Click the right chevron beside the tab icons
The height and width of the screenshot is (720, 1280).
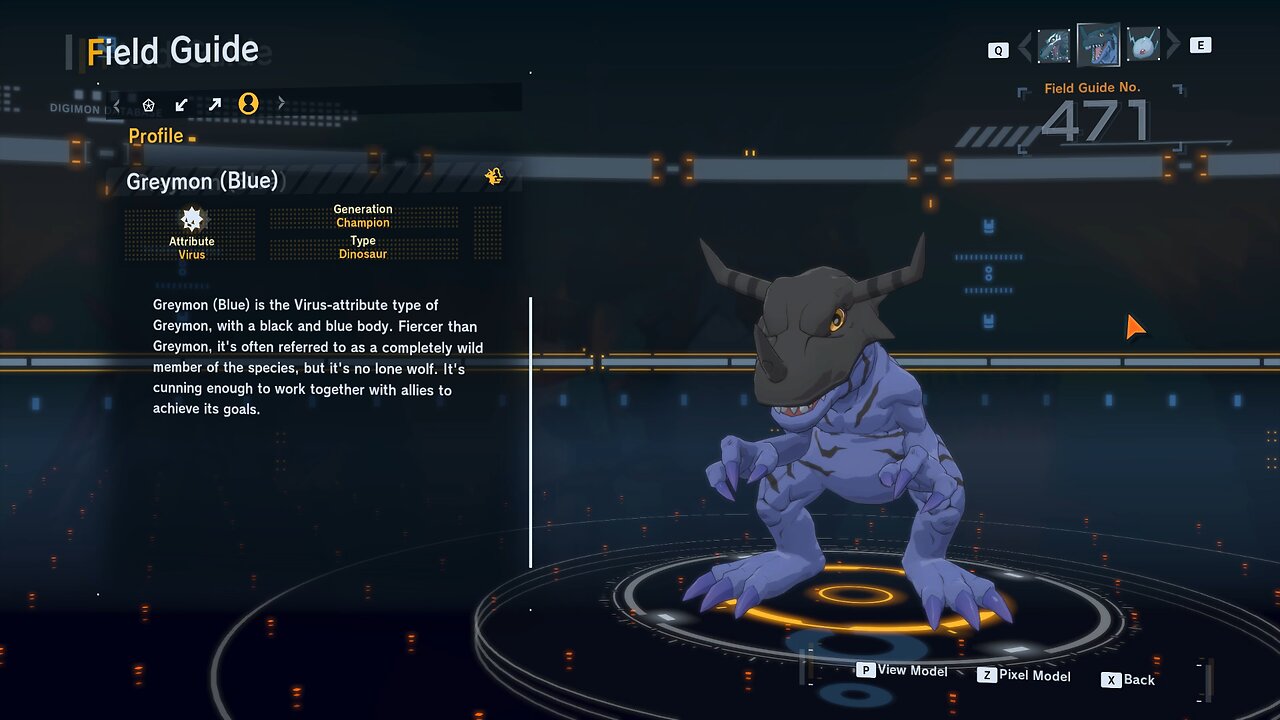pyautogui.click(x=281, y=103)
